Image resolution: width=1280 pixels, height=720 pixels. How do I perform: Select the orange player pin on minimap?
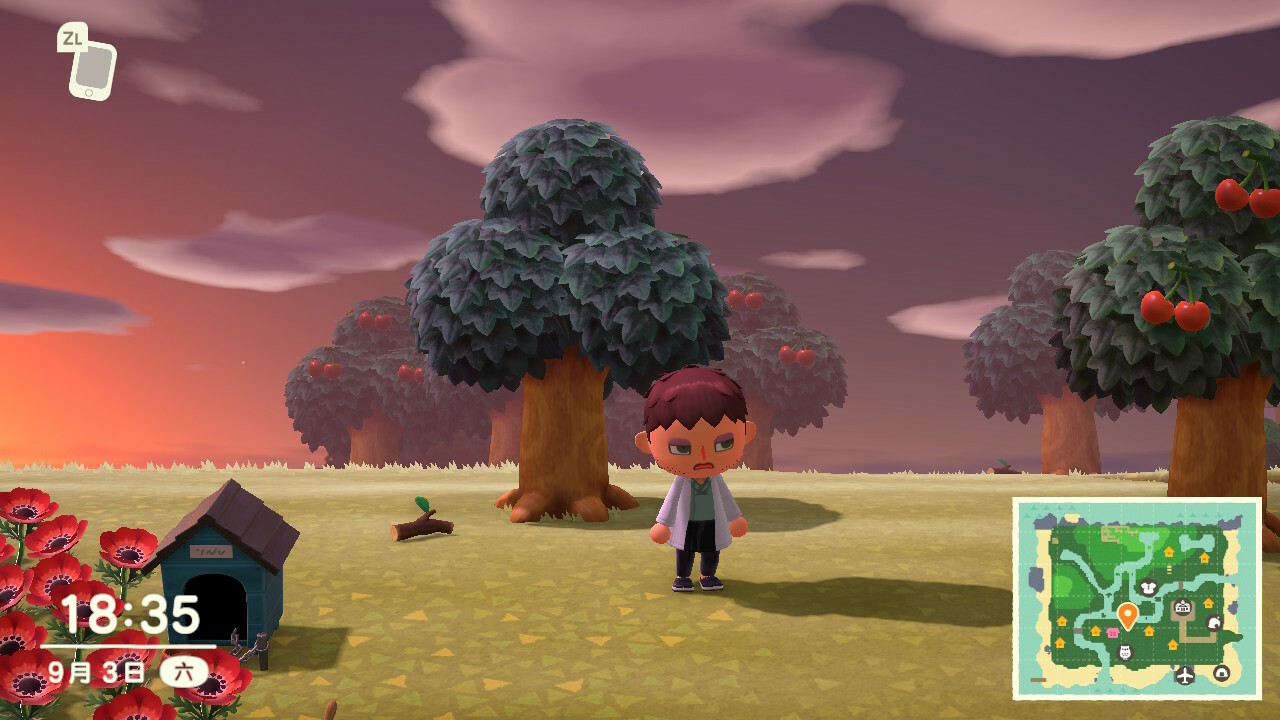(1127, 614)
